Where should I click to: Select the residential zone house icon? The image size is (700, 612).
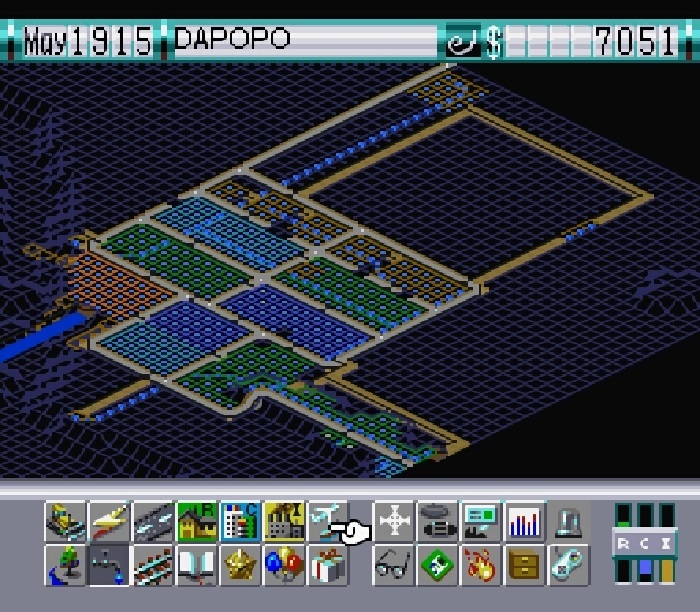tap(197, 521)
